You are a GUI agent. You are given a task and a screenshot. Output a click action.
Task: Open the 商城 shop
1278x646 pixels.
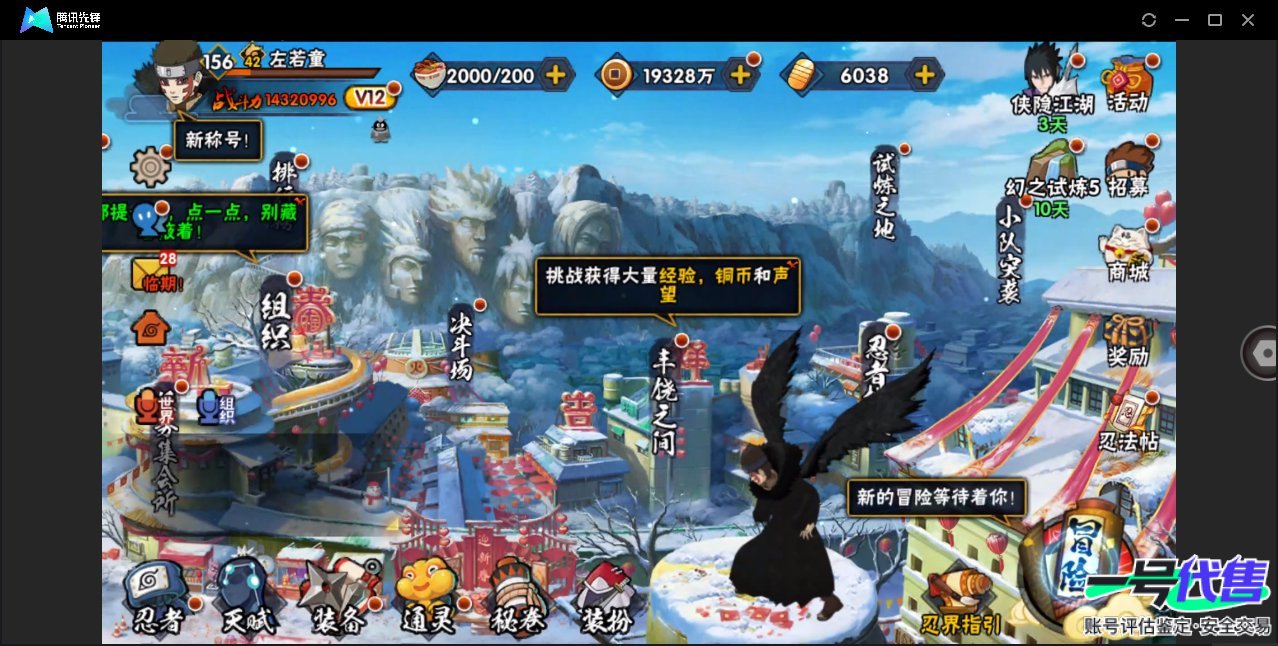click(x=1127, y=254)
